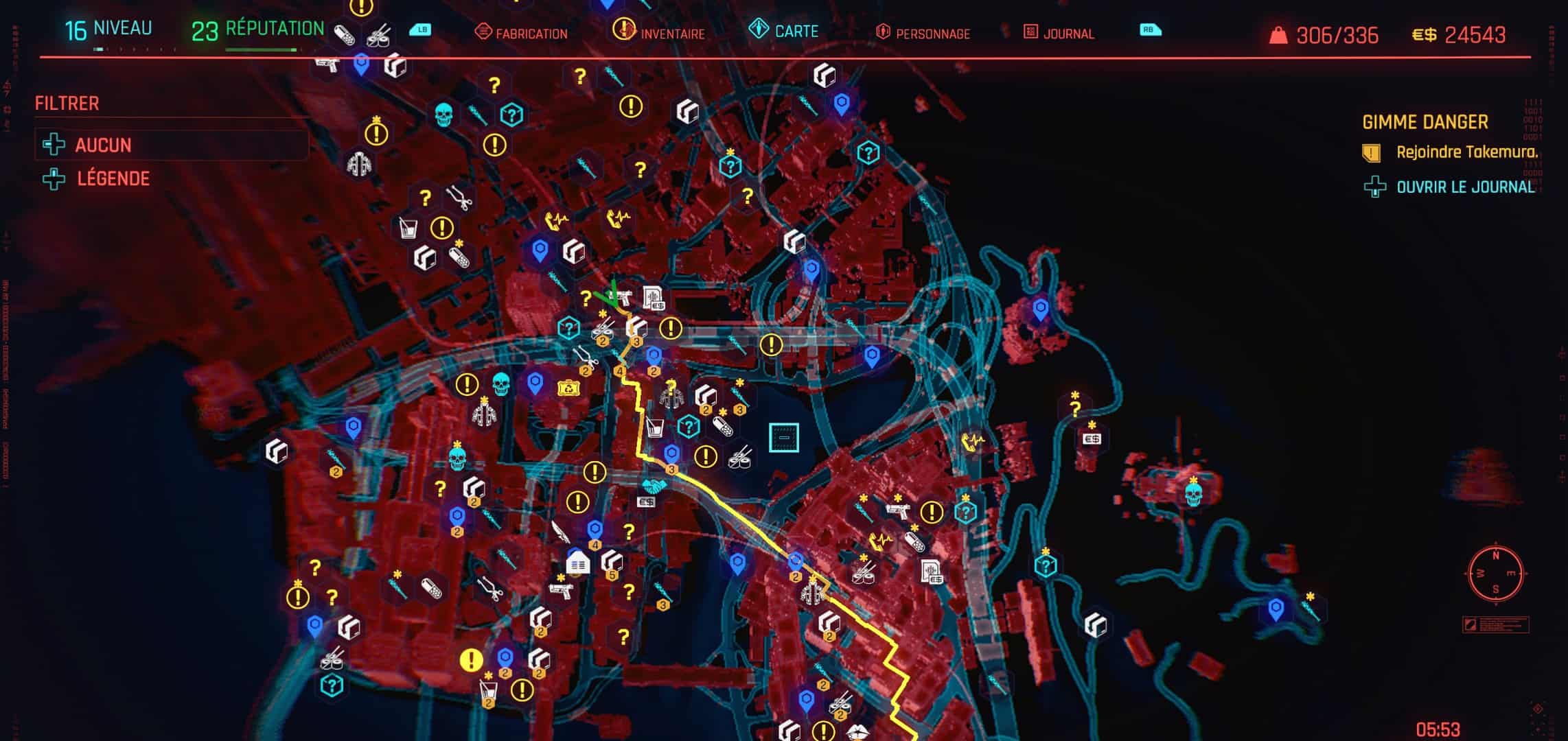Select a blue fast travel pin marker
1568x741 pixels.
click(x=539, y=248)
